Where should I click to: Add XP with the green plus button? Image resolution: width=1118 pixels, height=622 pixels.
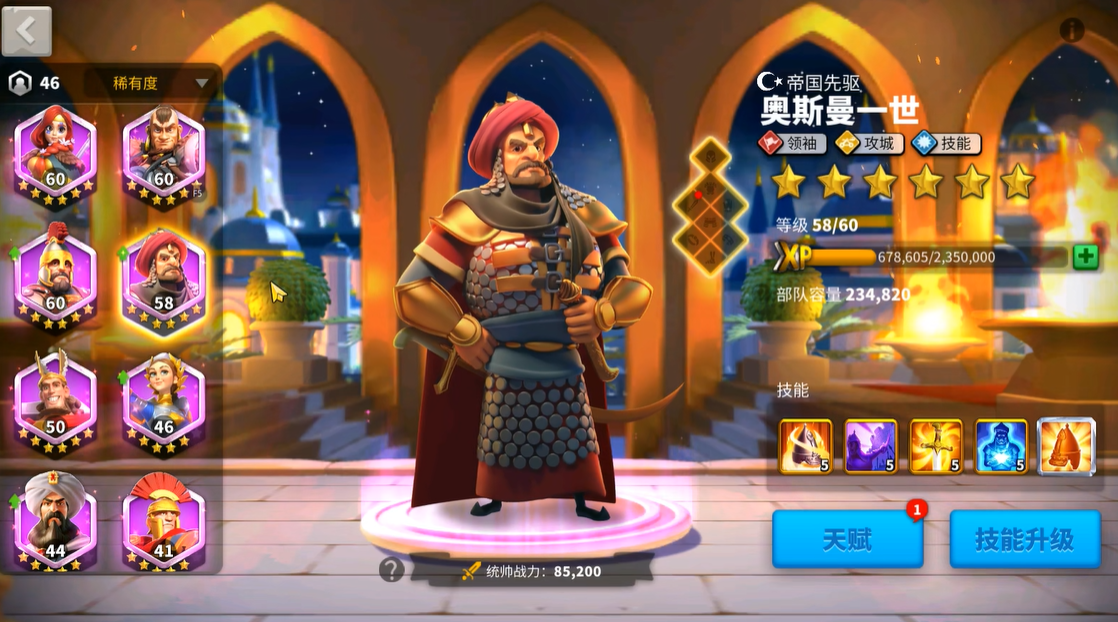[1085, 257]
